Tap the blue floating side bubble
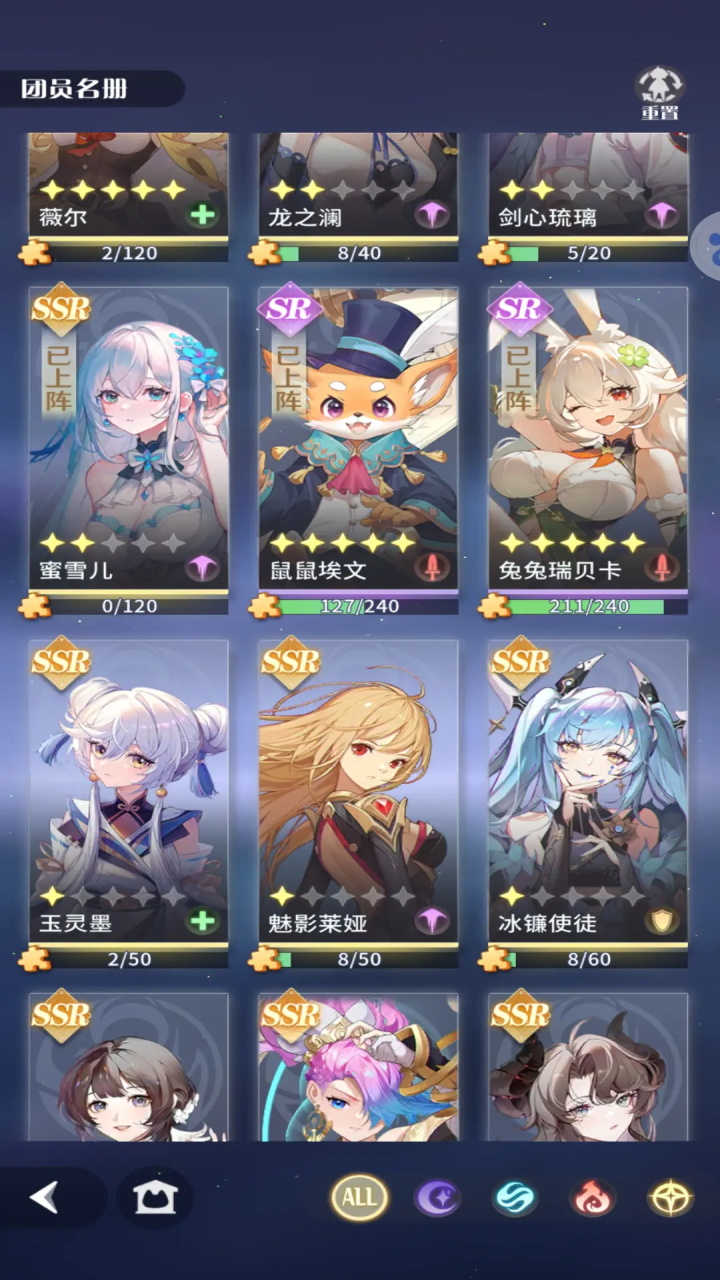 coord(709,243)
